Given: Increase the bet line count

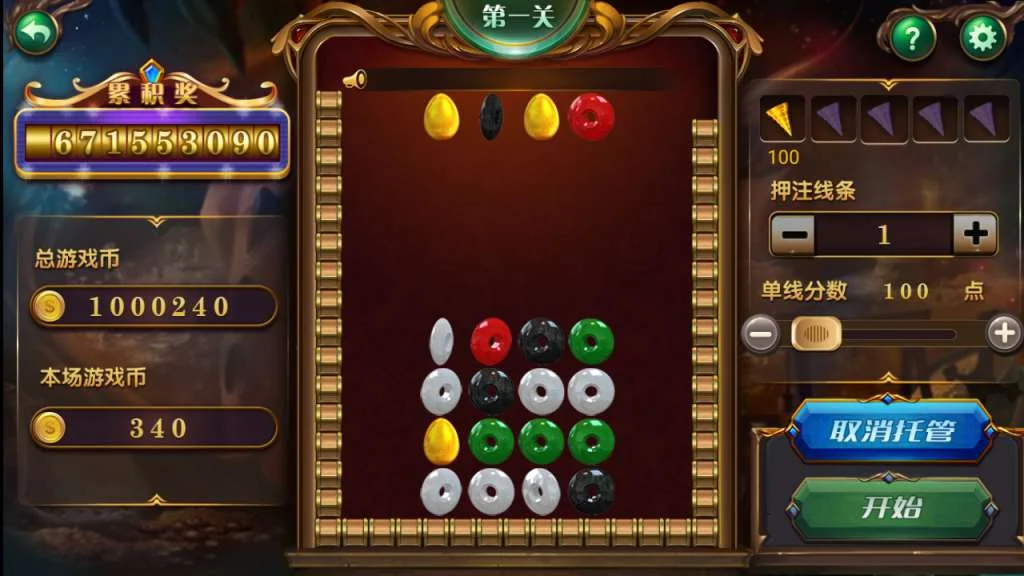Looking at the screenshot, I should (x=975, y=235).
